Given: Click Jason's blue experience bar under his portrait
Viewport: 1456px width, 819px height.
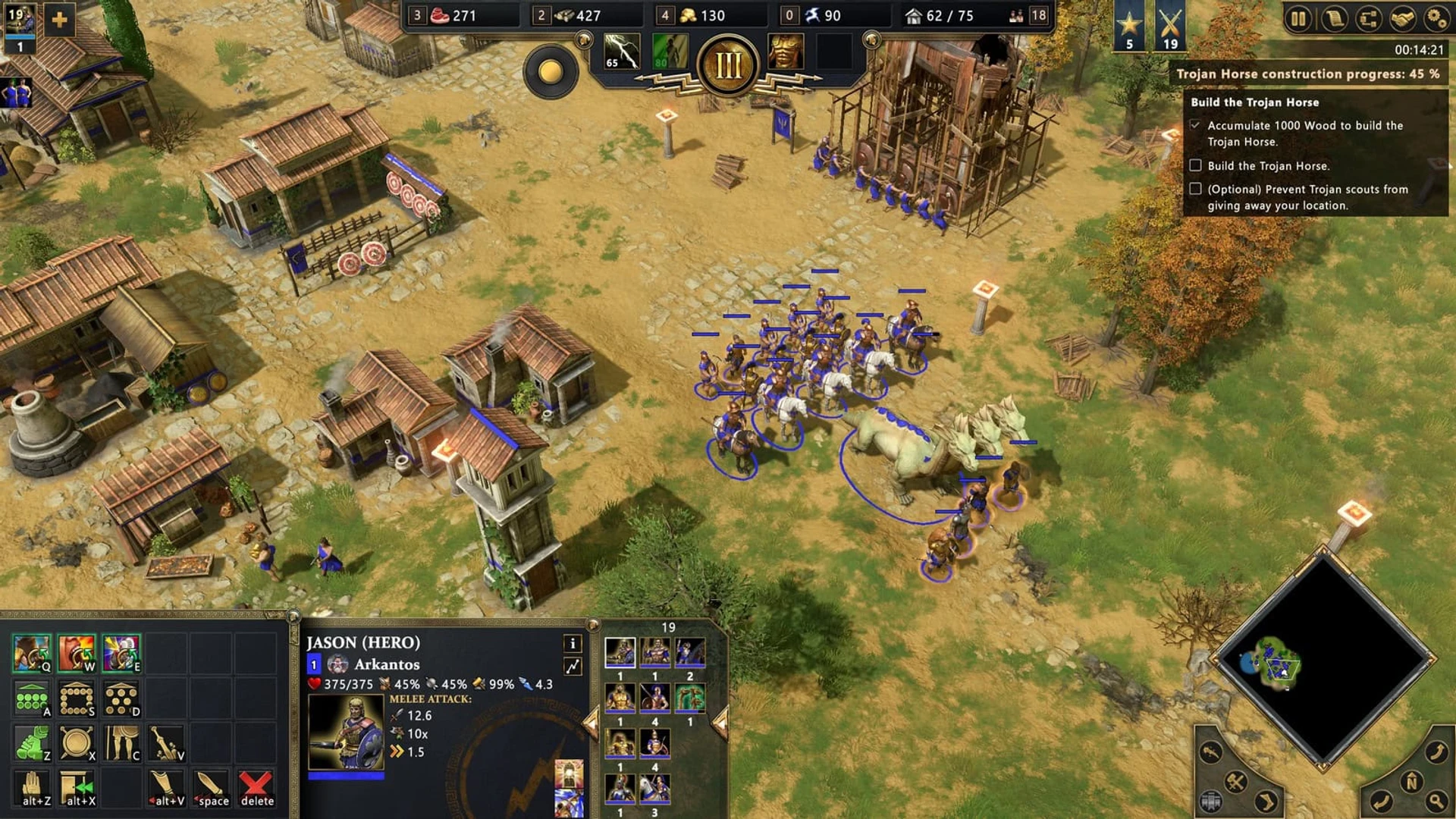Looking at the screenshot, I should pos(347,777).
